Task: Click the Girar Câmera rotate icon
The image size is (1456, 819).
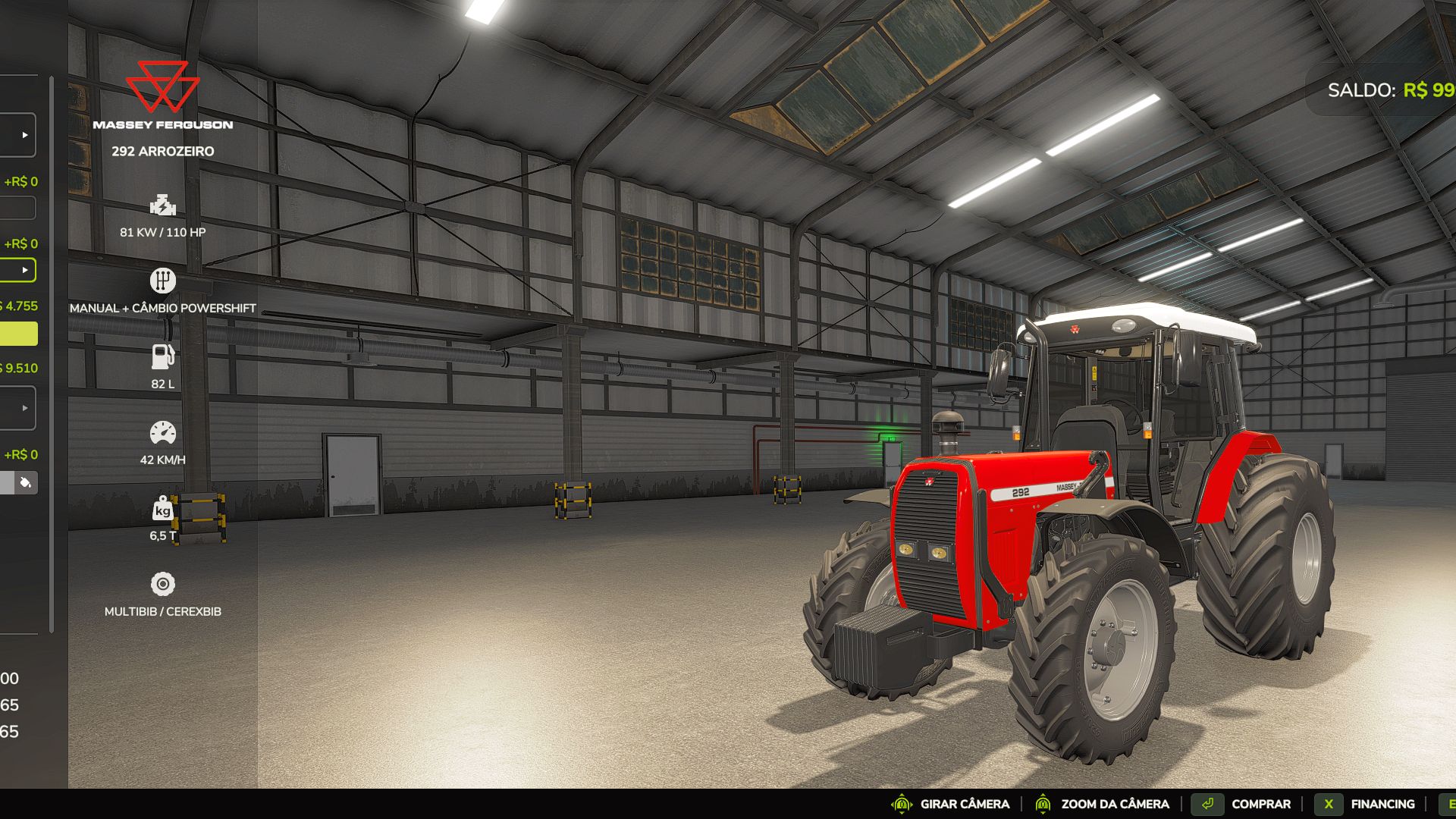Action: pyautogui.click(x=902, y=803)
